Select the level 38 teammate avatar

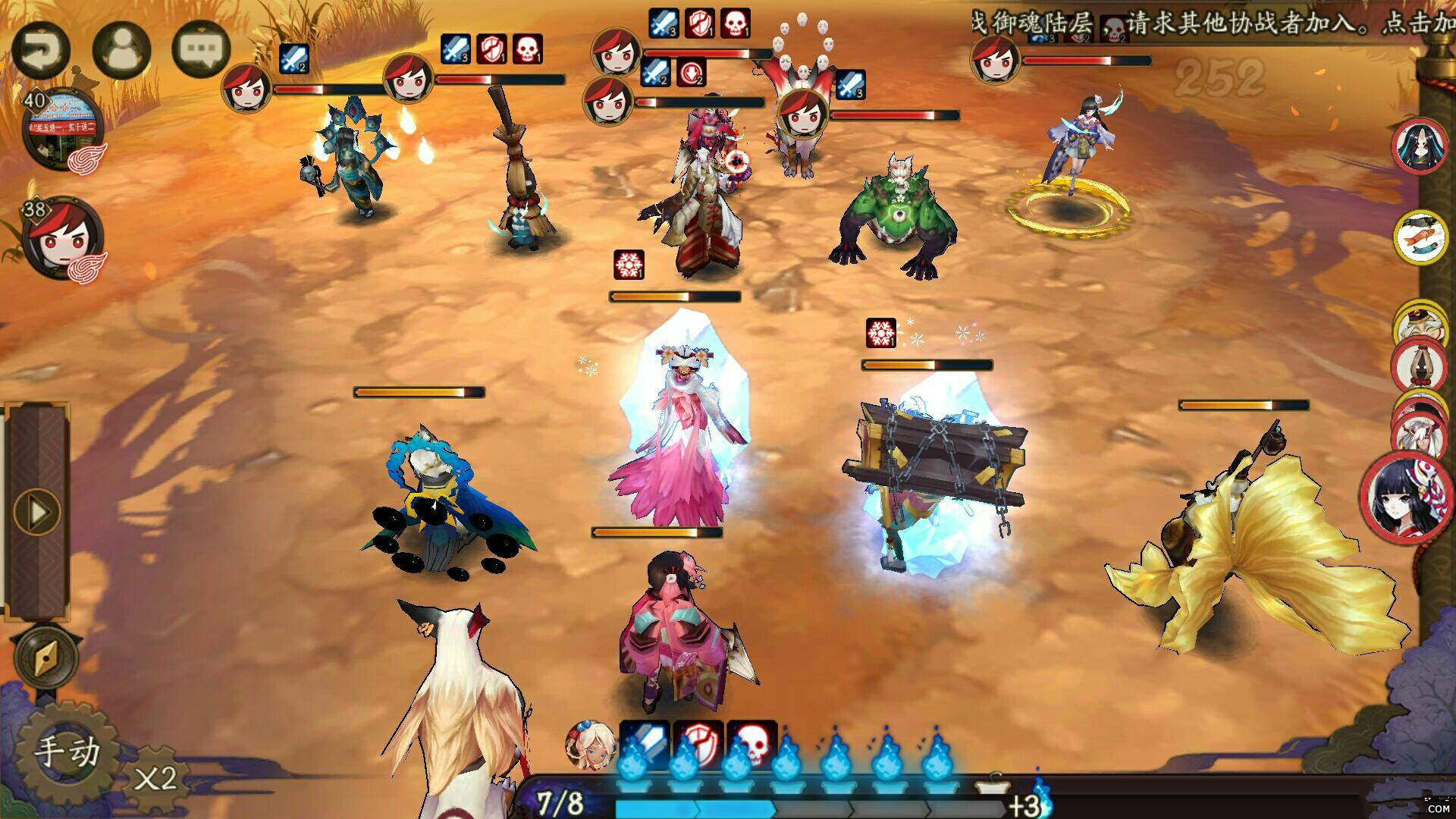click(62, 237)
